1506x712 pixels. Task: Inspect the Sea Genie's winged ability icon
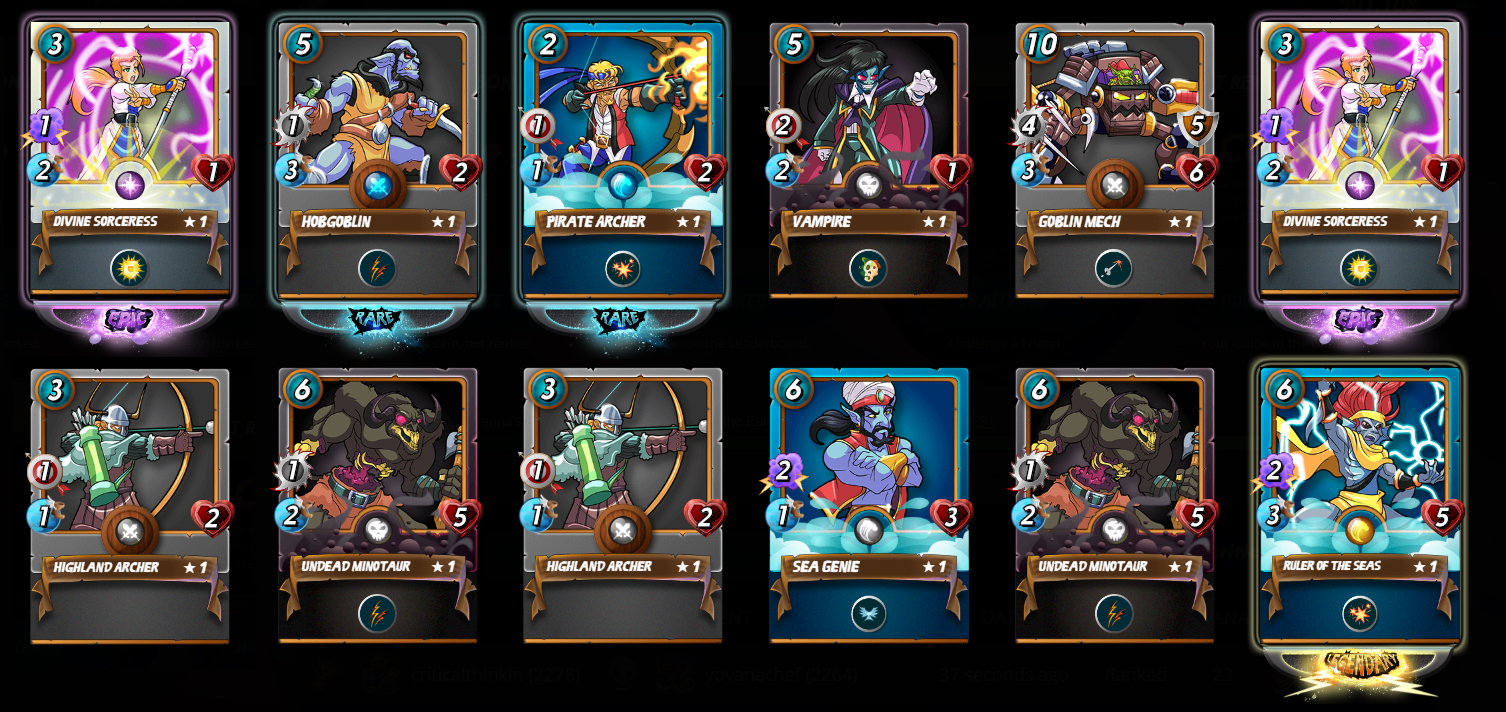click(868, 613)
